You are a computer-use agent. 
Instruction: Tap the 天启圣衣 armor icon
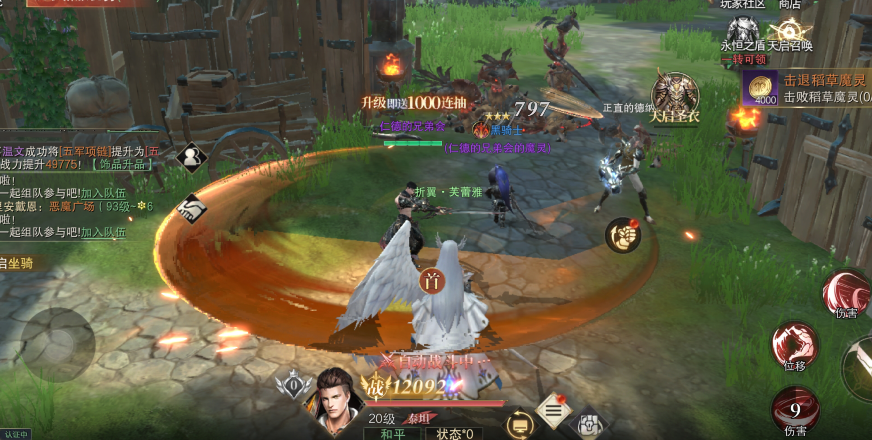pyautogui.click(x=677, y=95)
